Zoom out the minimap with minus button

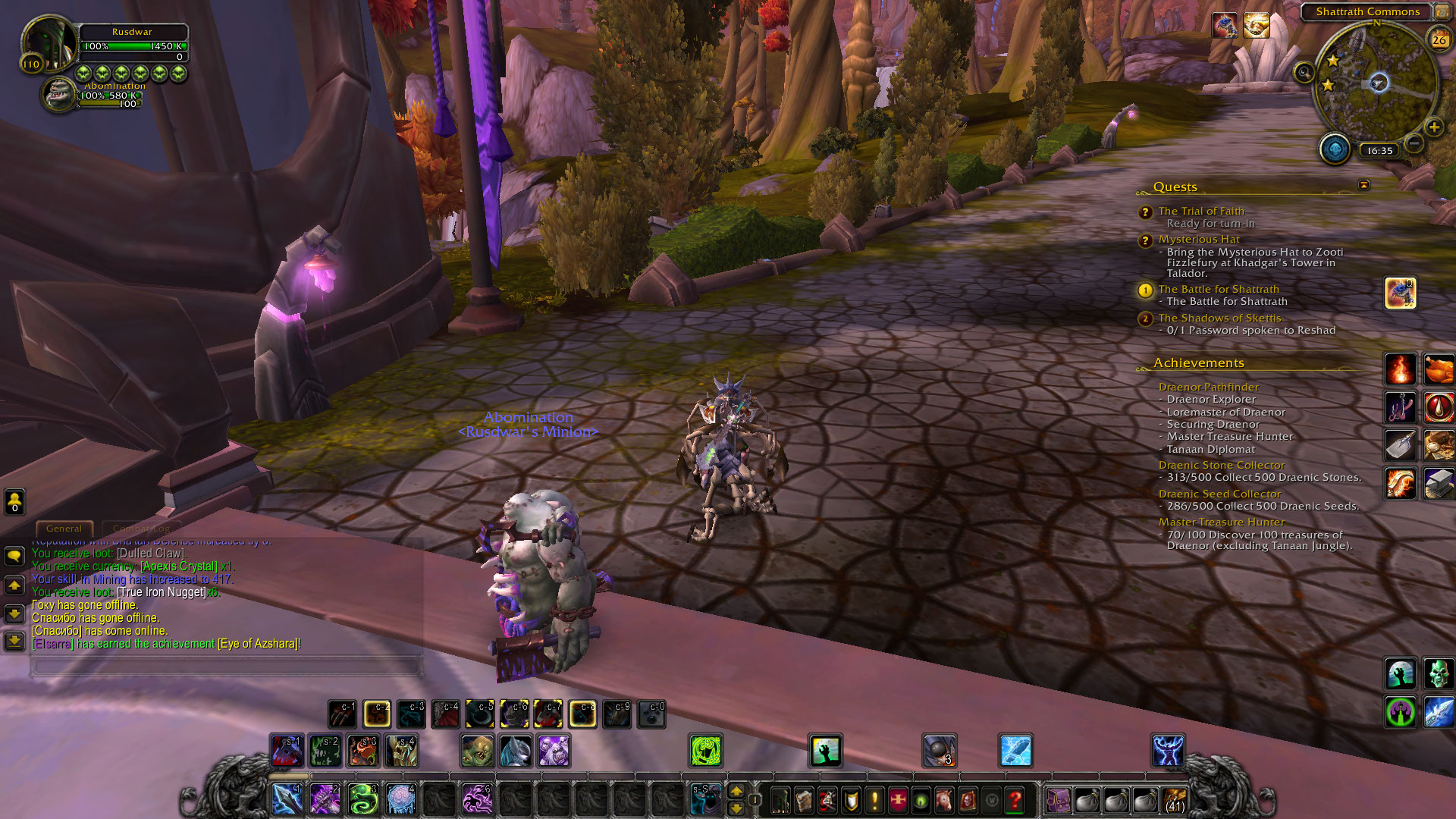point(1414,143)
